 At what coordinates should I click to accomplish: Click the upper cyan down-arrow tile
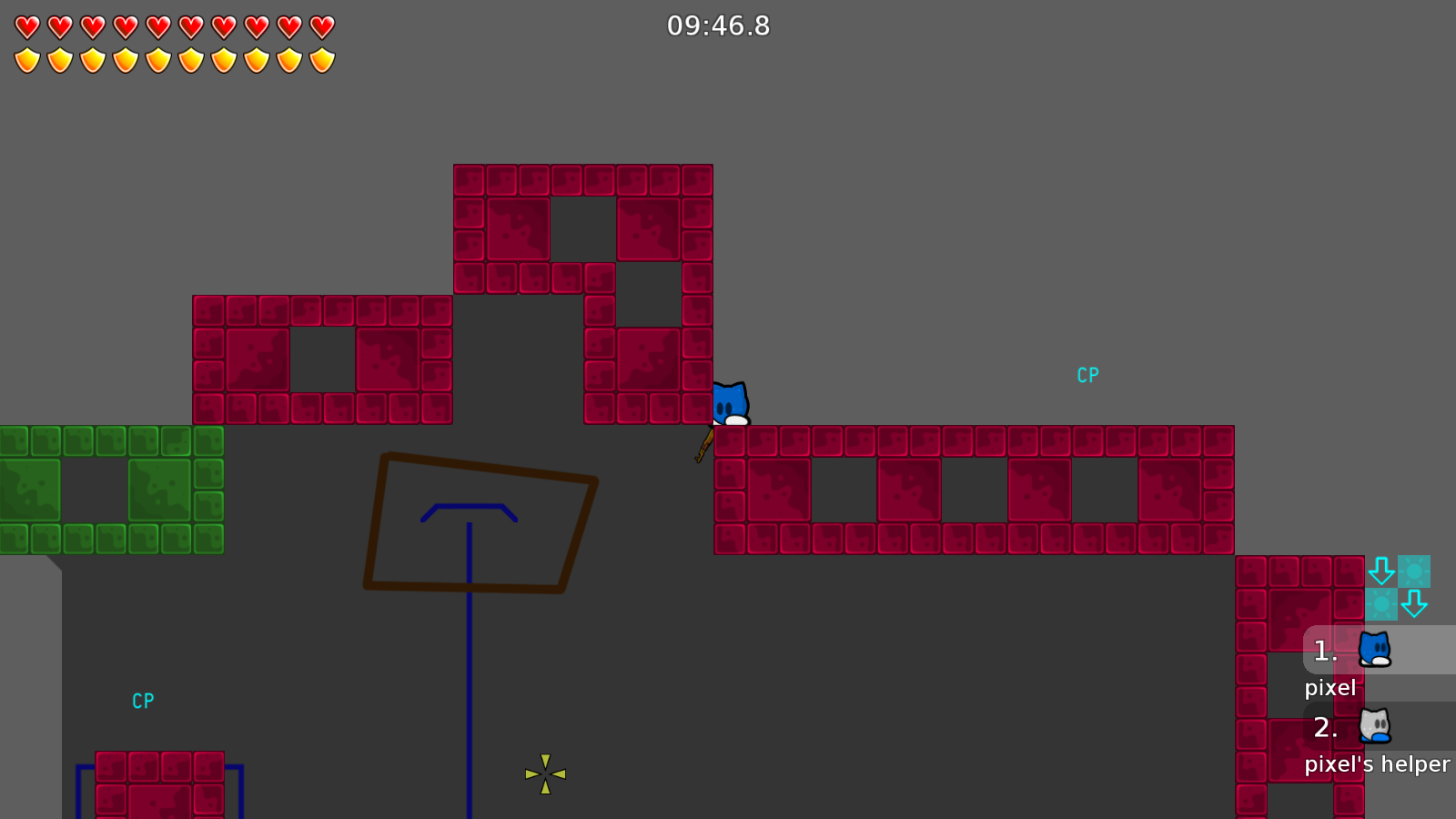[1383, 571]
